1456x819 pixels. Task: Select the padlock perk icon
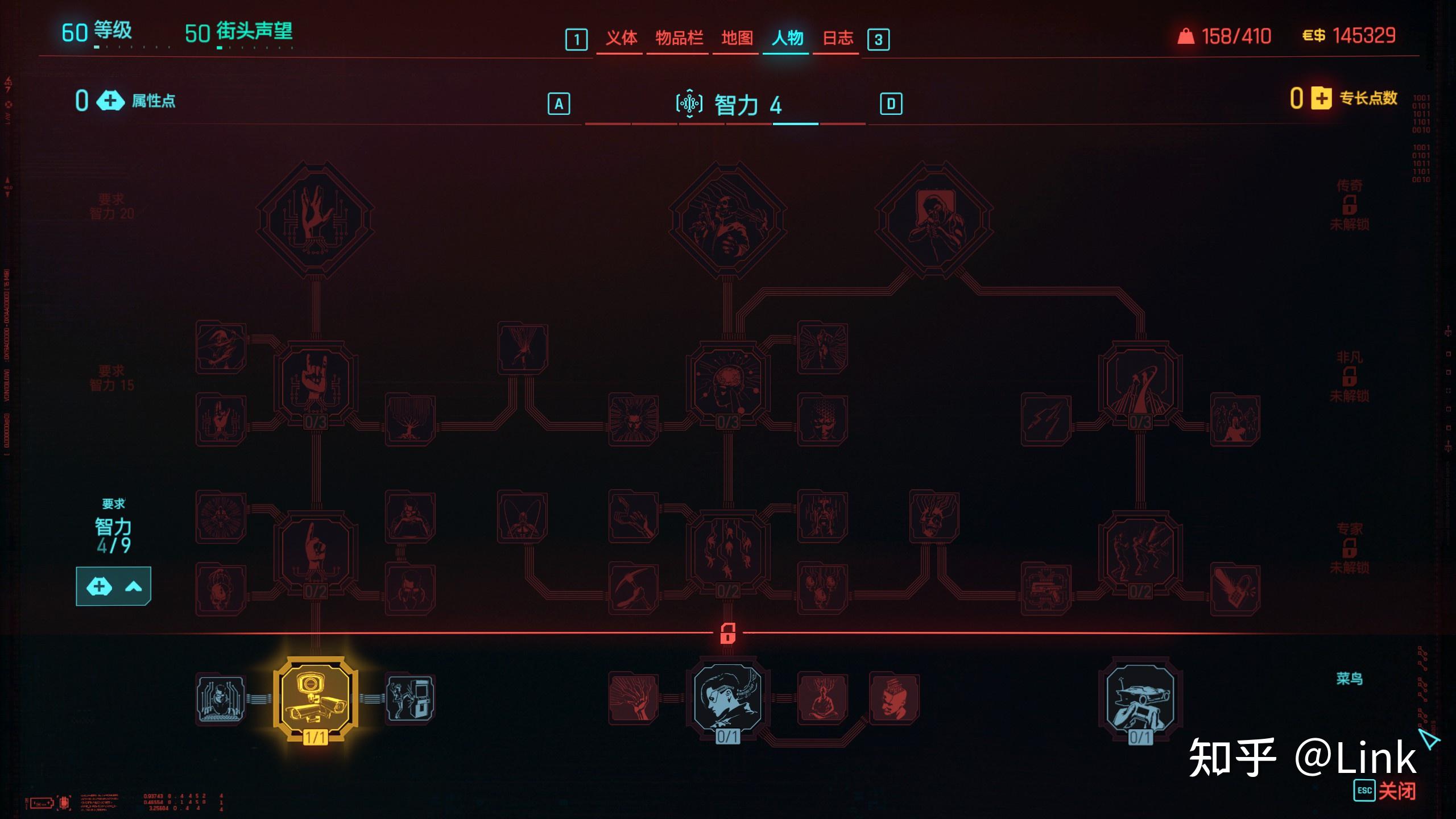[x=1235, y=589]
